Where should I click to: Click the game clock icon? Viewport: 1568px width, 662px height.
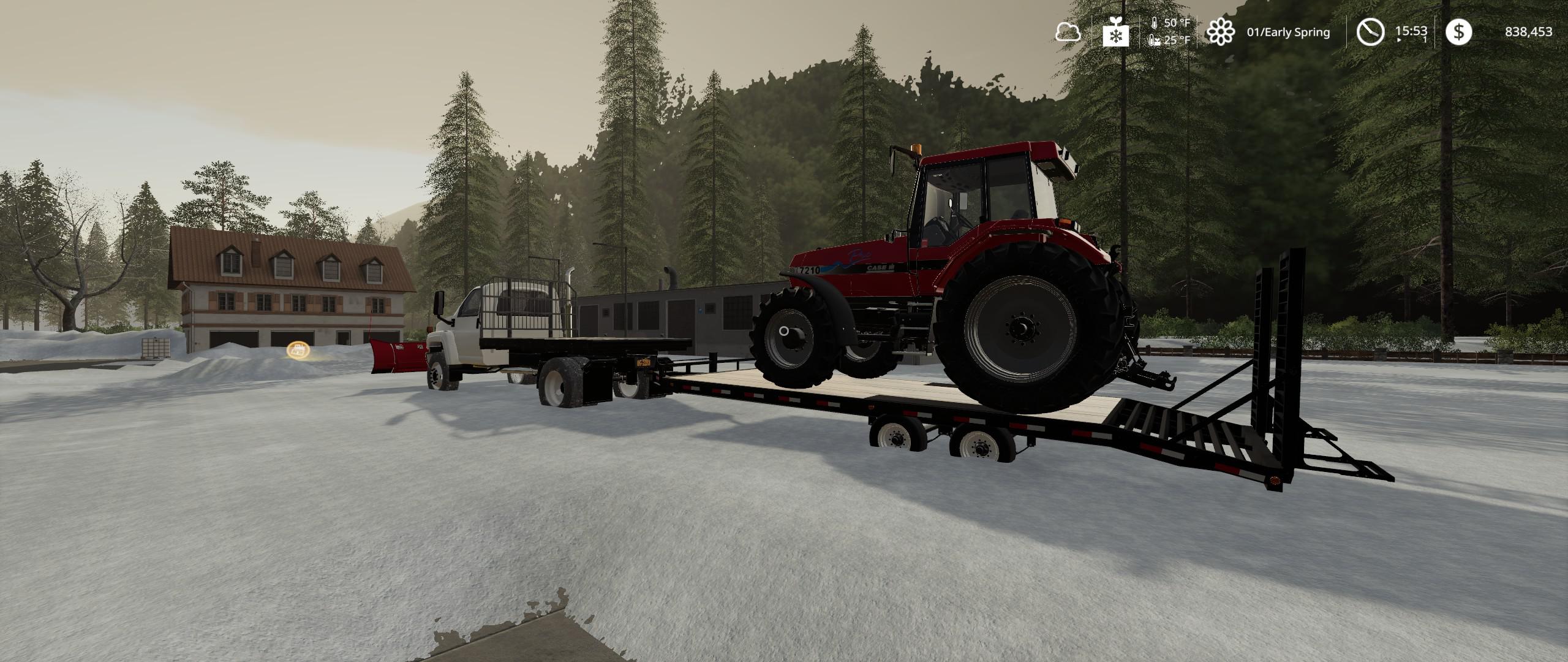(1370, 32)
